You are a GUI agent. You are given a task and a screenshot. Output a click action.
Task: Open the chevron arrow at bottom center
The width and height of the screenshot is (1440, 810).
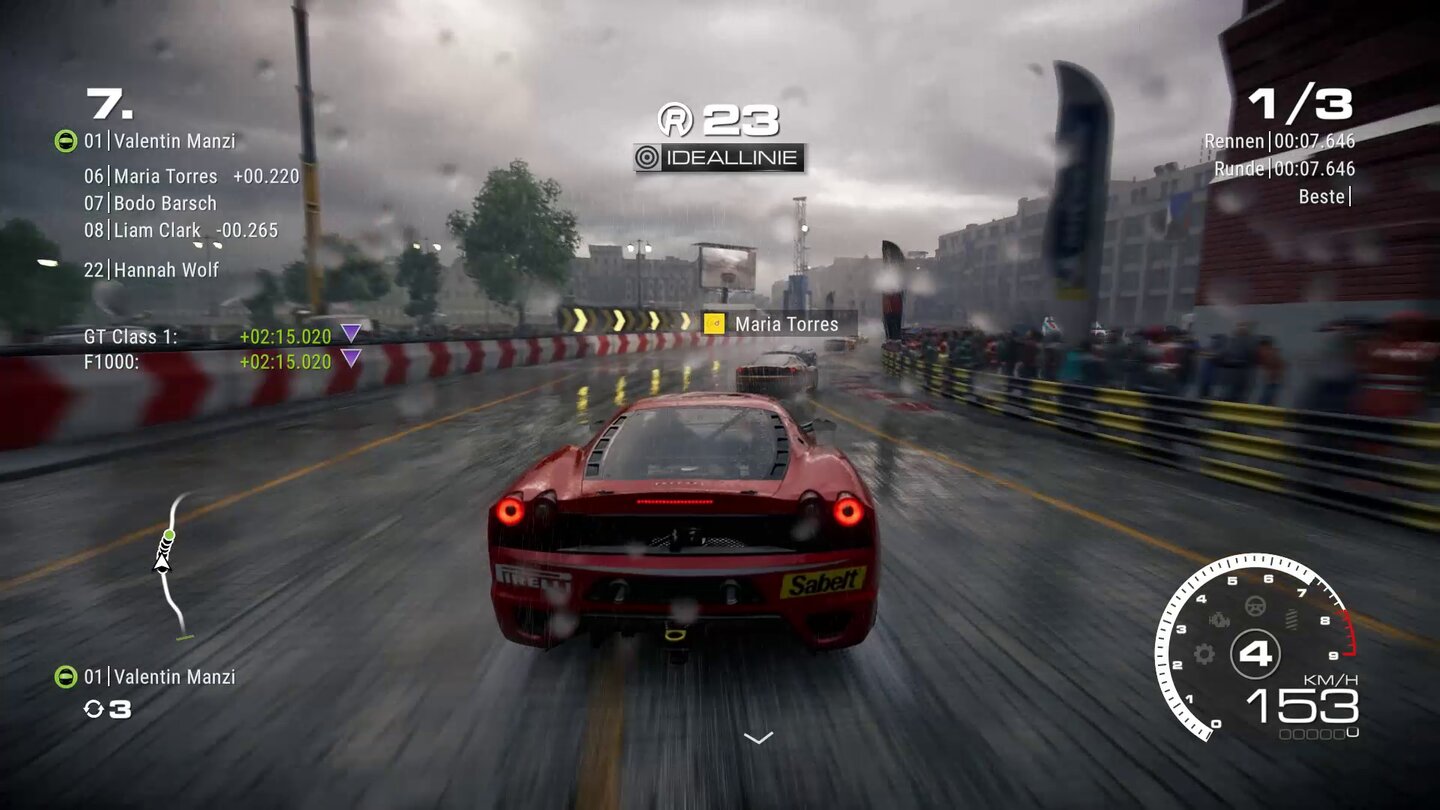(x=757, y=738)
